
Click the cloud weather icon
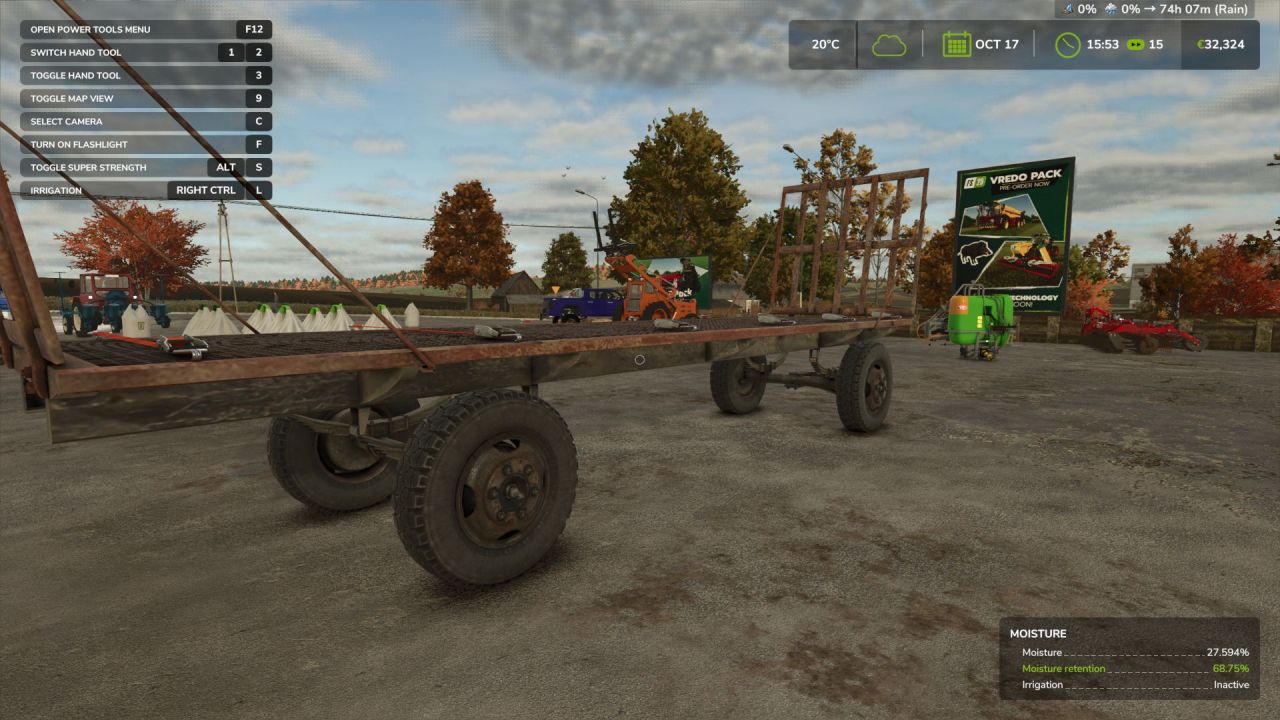[888, 44]
